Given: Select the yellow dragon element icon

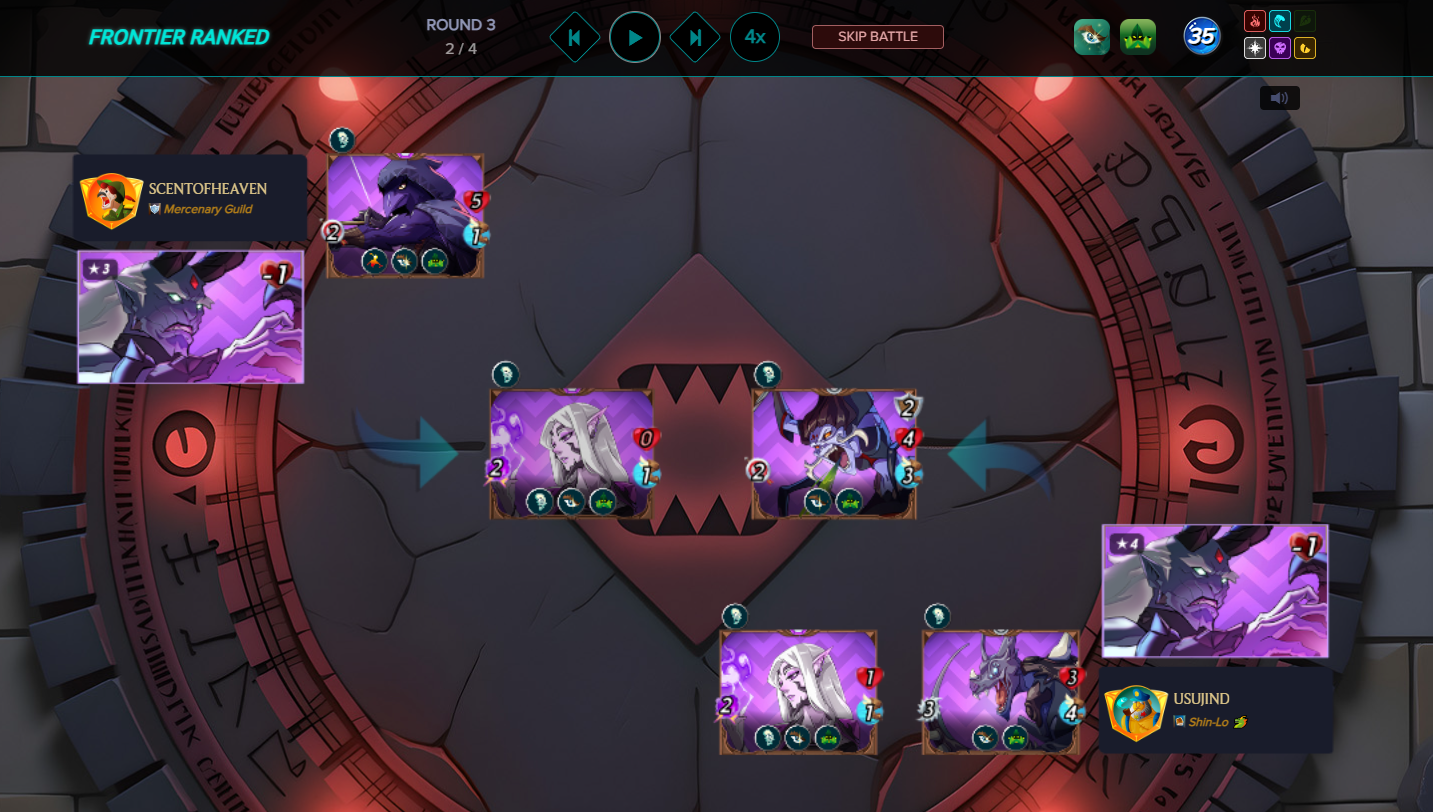Looking at the screenshot, I should click(1305, 48).
